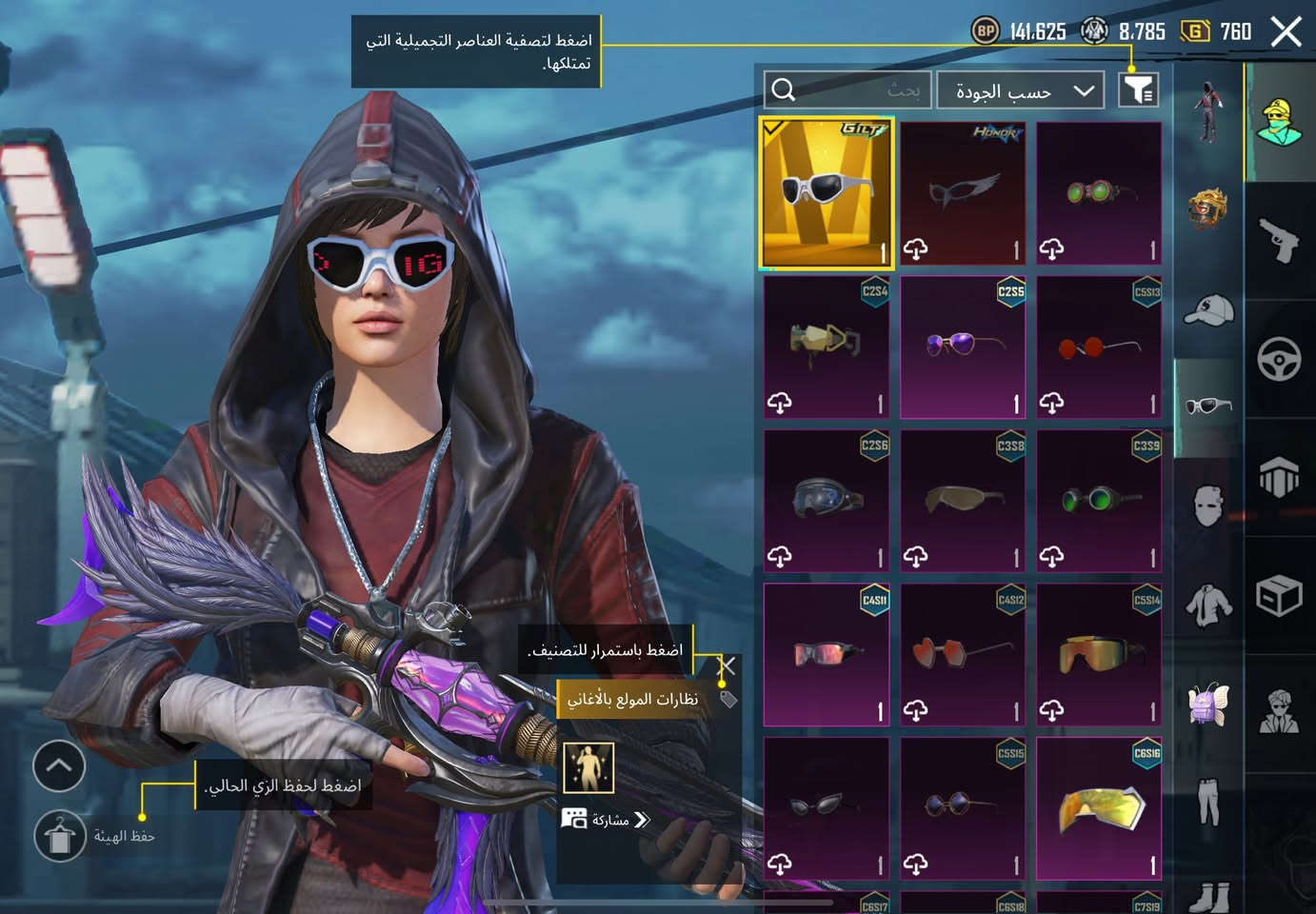Image resolution: width=1316 pixels, height=914 pixels.
Task: Open the owned-items filter funnel button
Action: tap(1138, 90)
